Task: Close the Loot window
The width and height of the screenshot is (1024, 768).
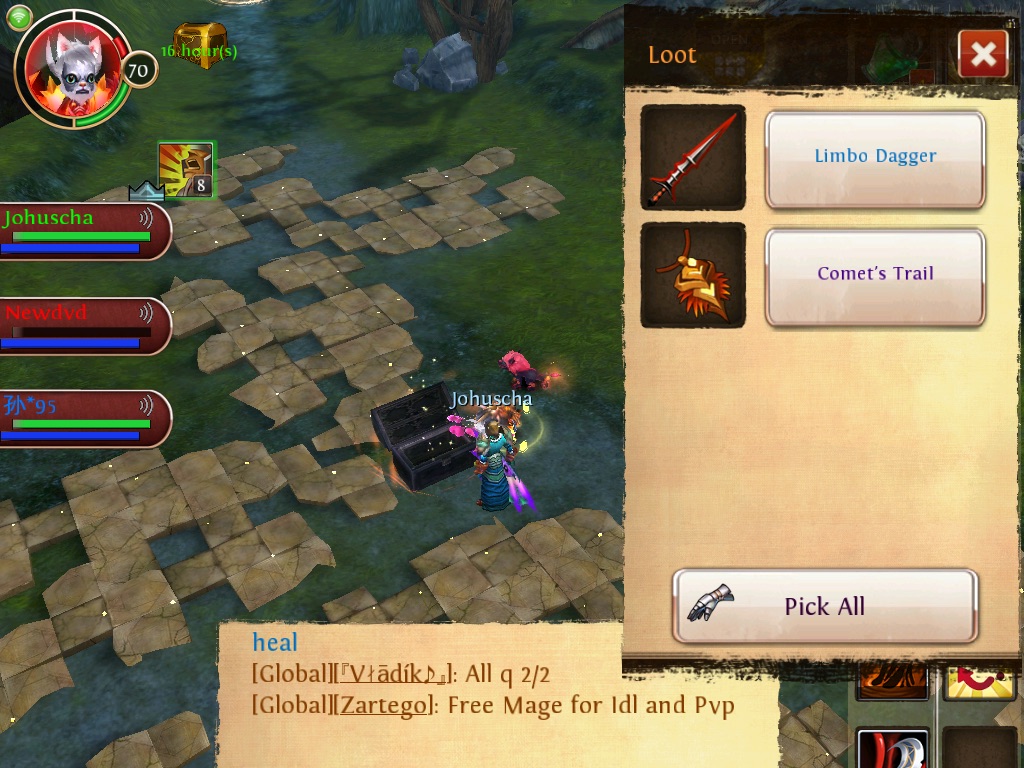Action: click(x=982, y=54)
